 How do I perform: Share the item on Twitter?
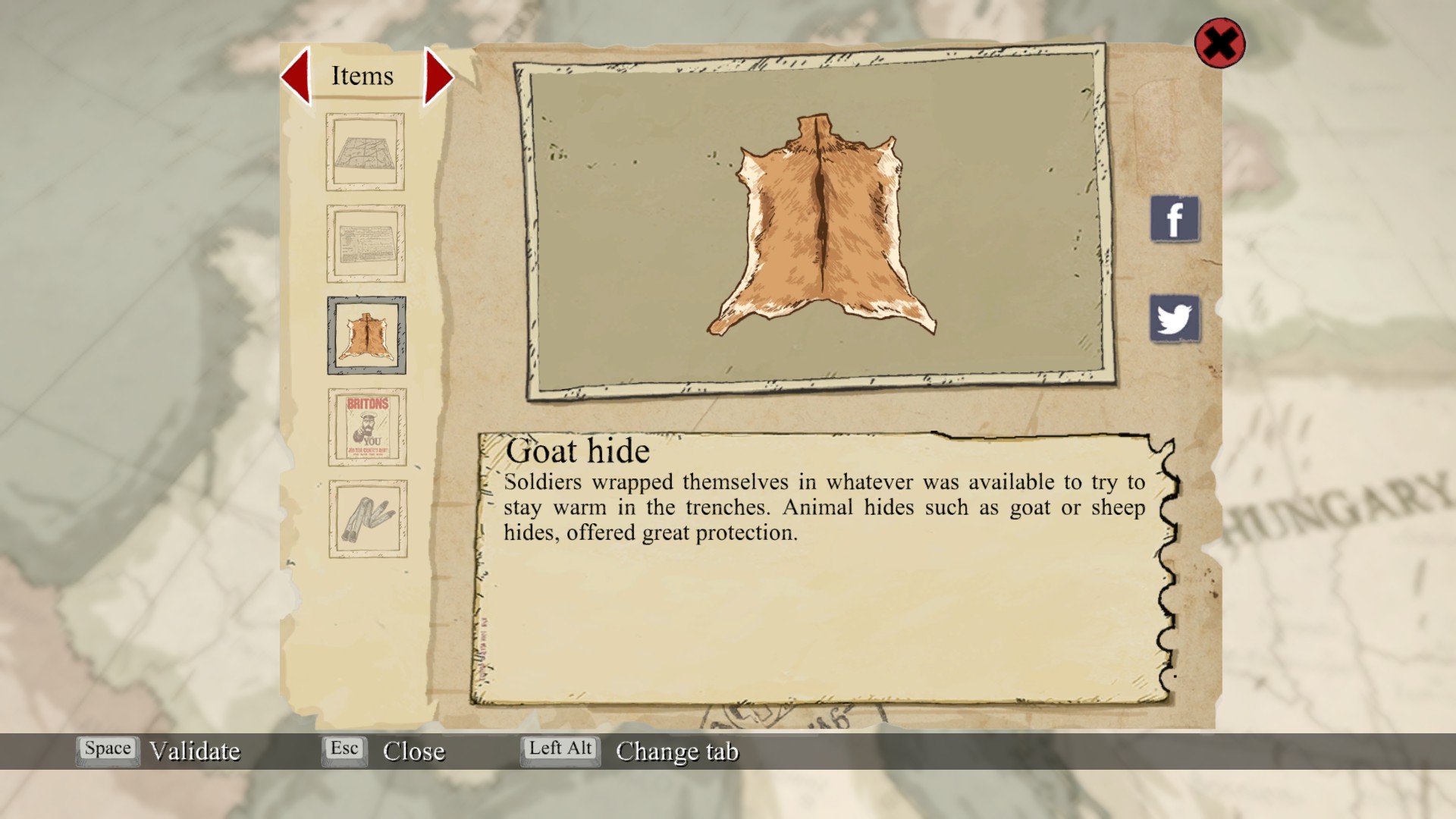click(x=1174, y=318)
